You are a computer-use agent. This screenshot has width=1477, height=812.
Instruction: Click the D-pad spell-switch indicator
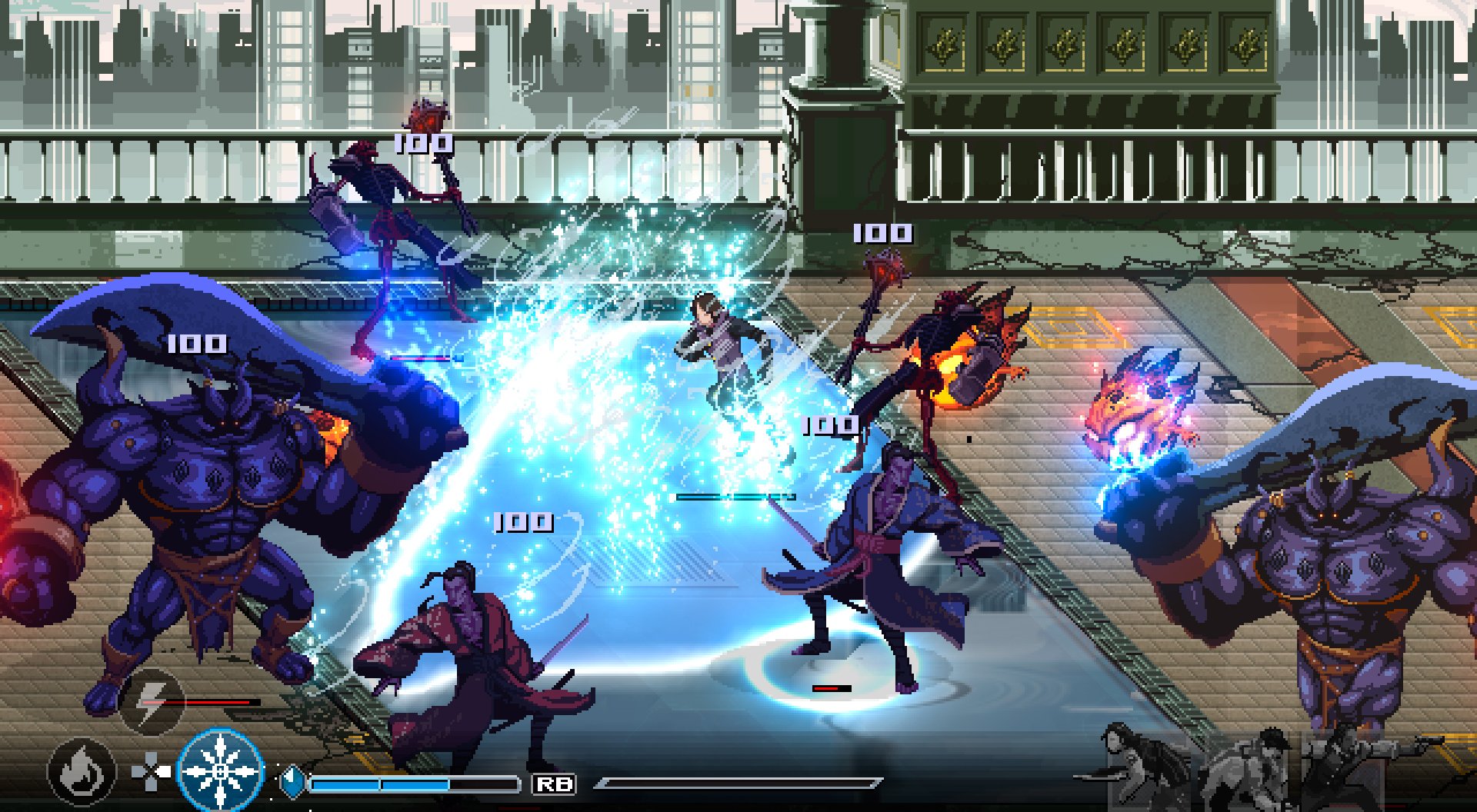click(151, 773)
